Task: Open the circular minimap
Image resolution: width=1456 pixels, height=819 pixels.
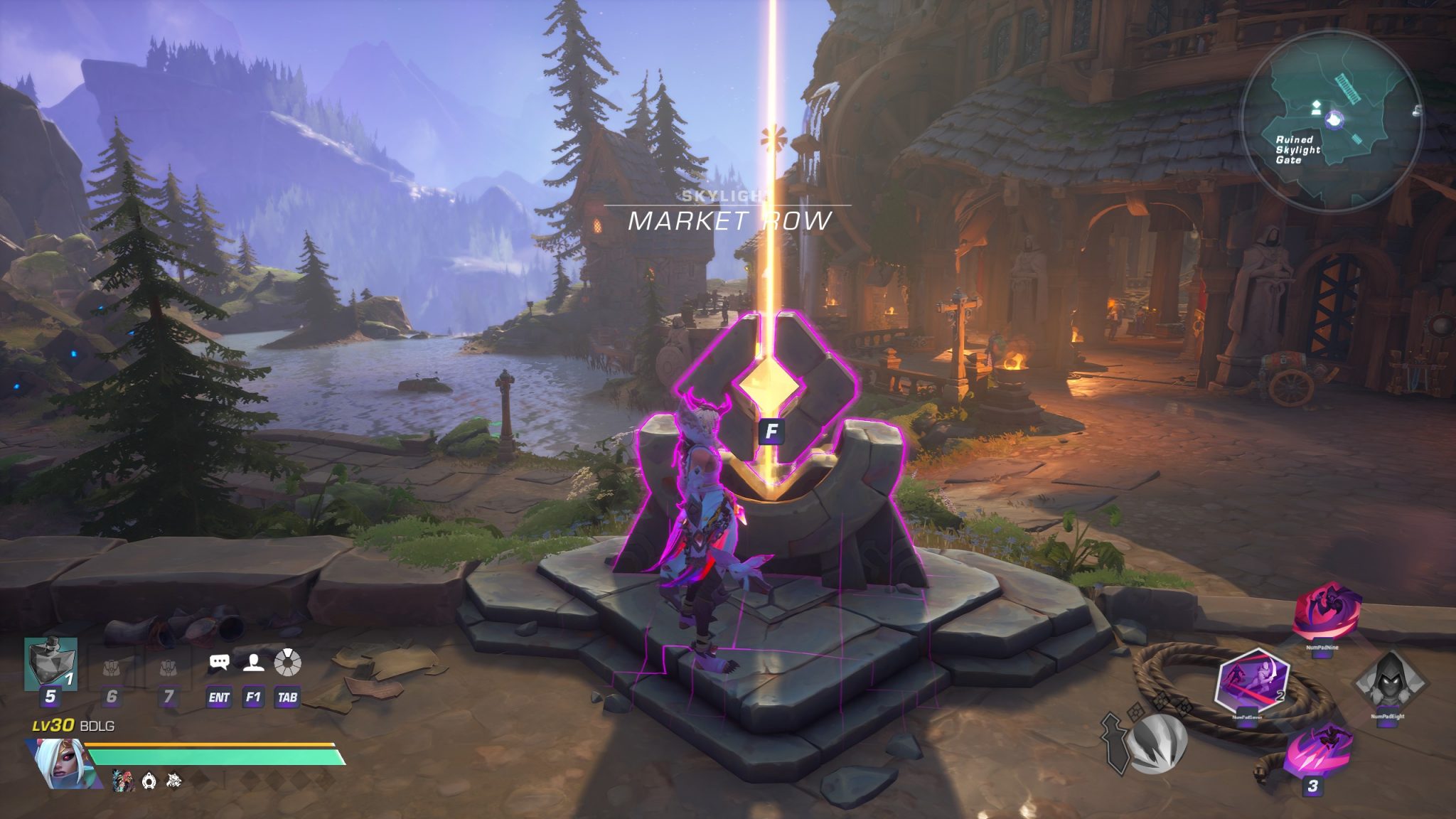Action: coord(1332,121)
